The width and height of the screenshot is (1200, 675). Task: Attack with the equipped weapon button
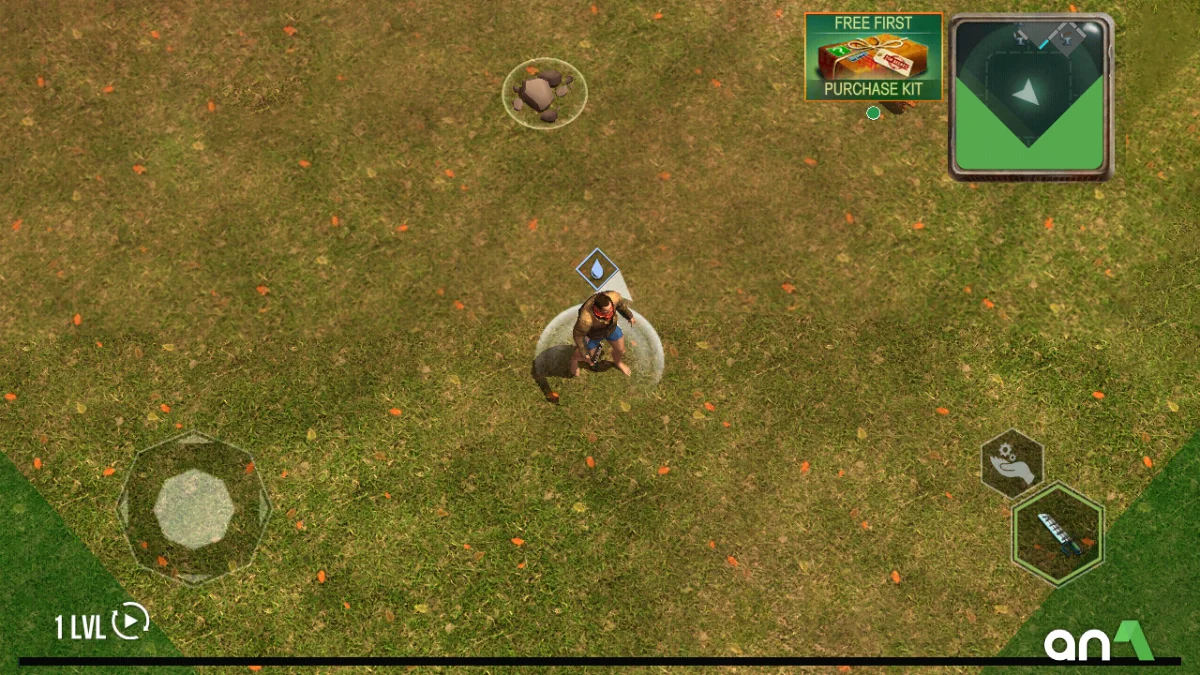[1057, 534]
